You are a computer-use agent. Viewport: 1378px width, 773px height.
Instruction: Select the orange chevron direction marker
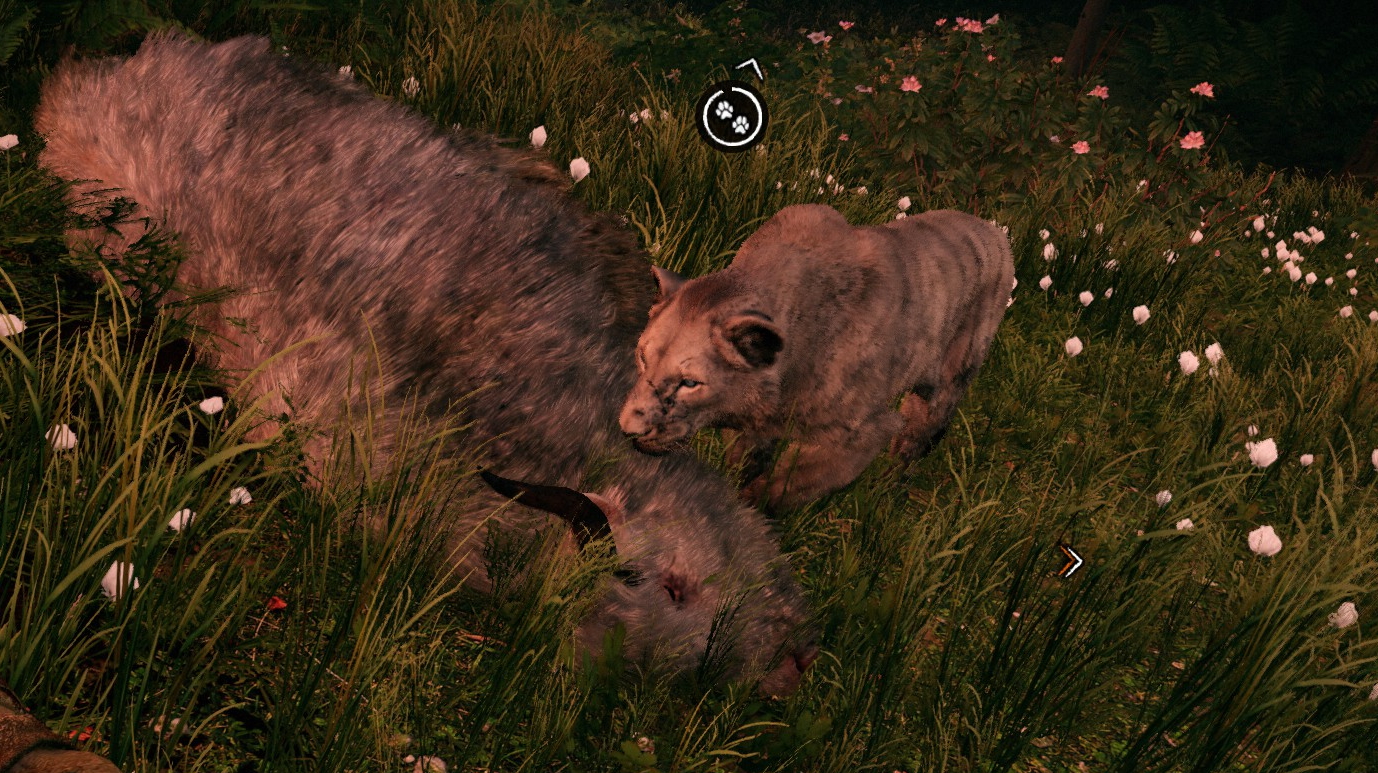click(1070, 561)
